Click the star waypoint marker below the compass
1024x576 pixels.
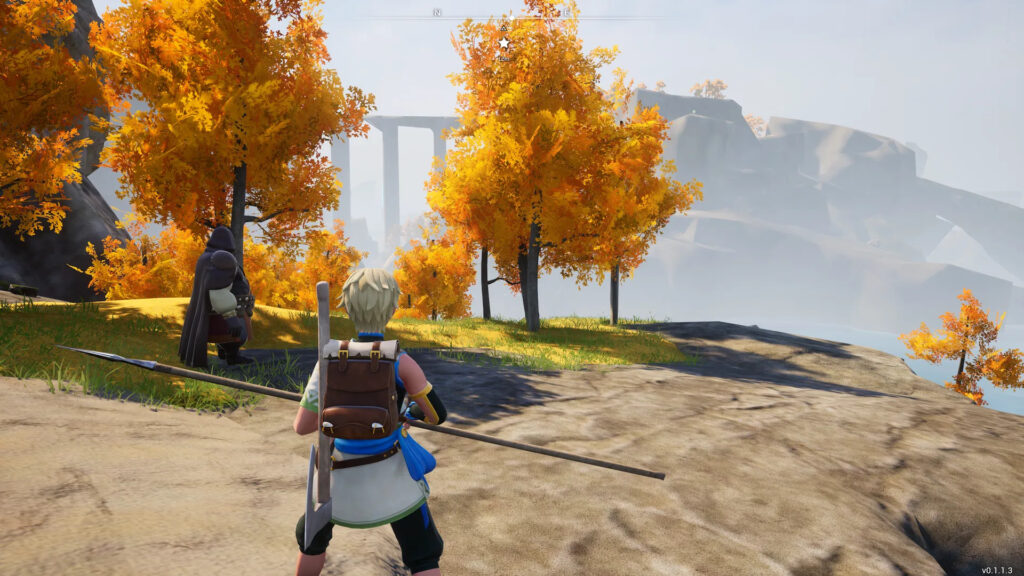click(x=504, y=43)
